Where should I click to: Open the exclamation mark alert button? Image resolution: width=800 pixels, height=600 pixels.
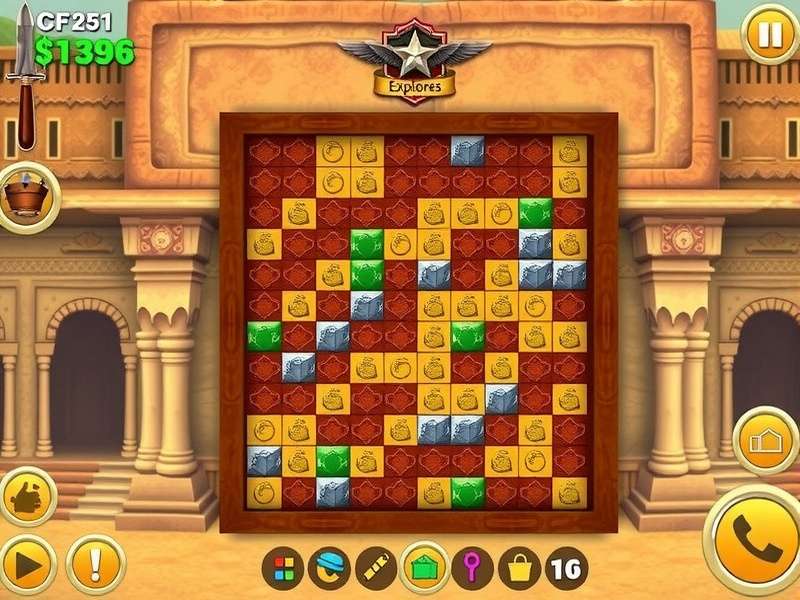pyautogui.click(x=96, y=566)
